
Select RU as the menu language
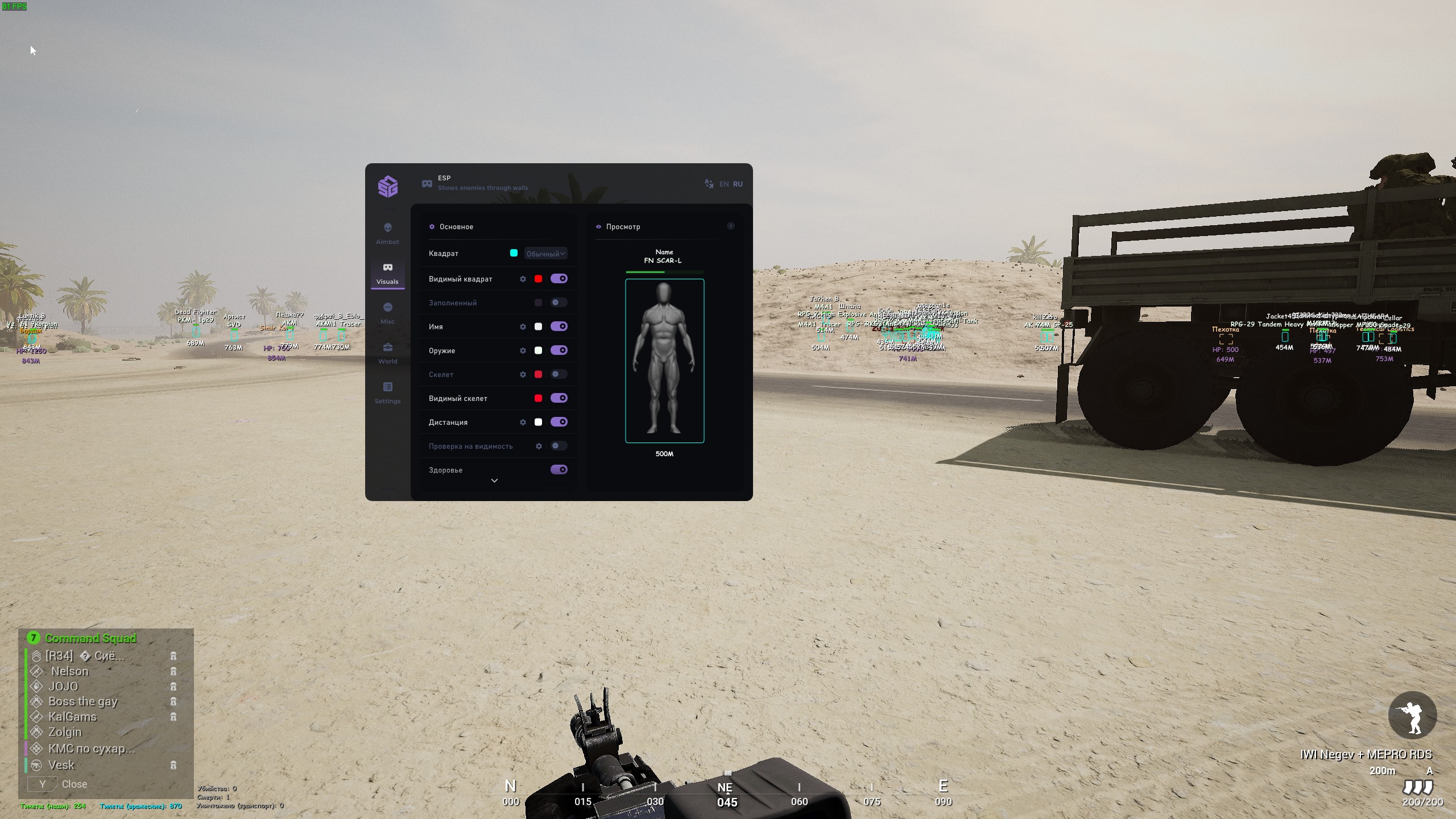738,184
